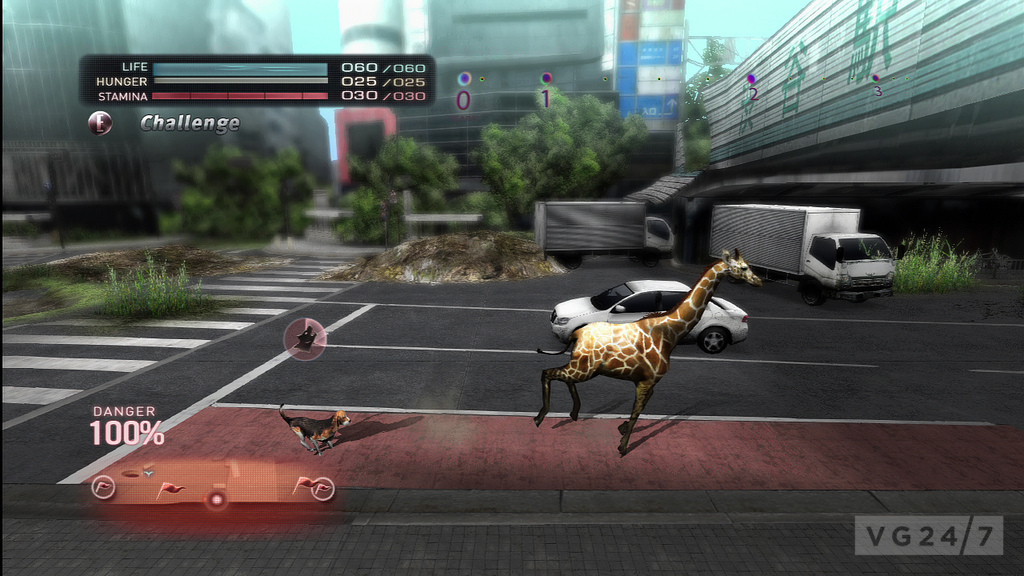1024x576 pixels.
Task: Click the animal silhouette alert bubble
Action: point(304,339)
